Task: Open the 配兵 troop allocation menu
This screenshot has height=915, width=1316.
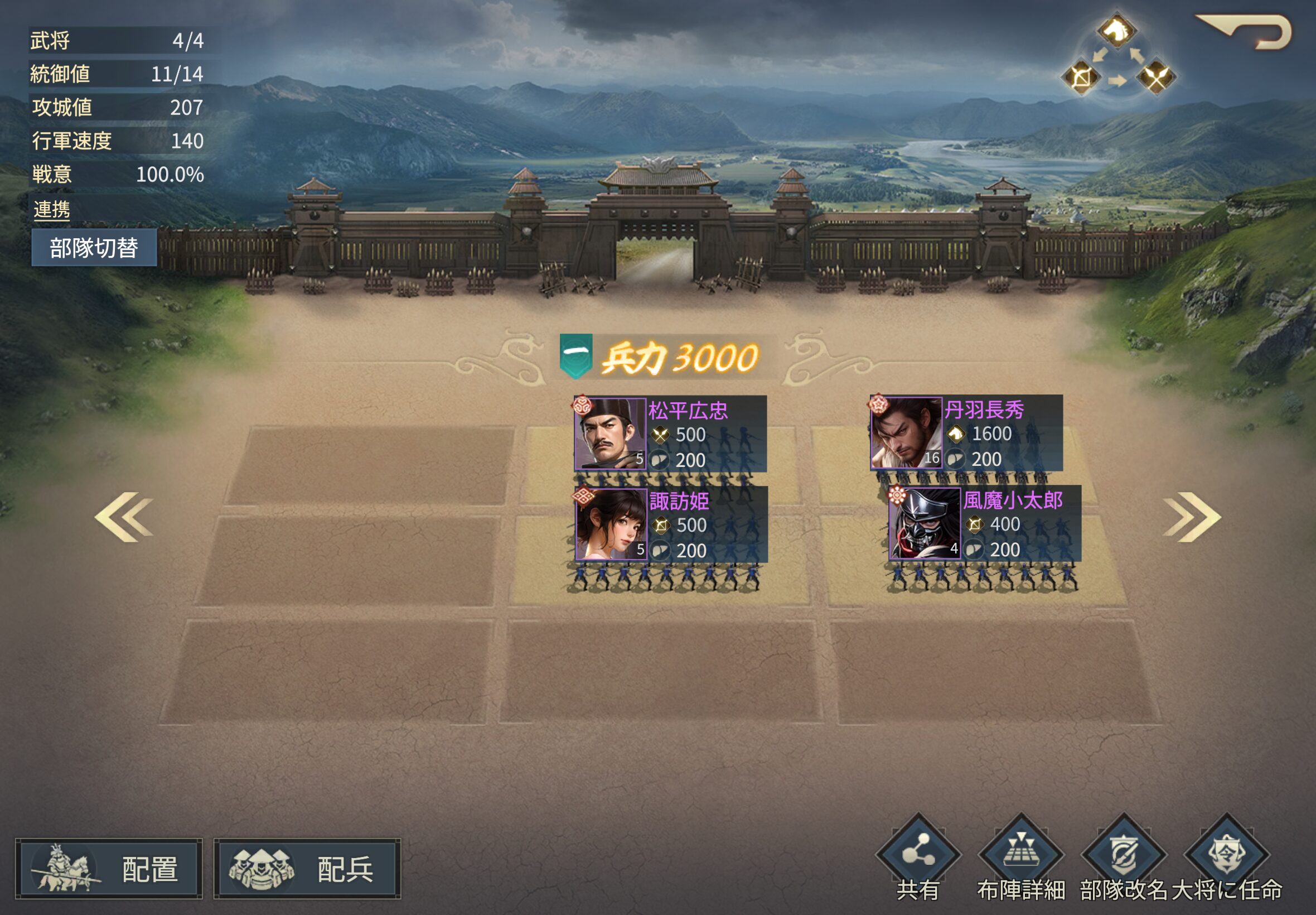Action: pyautogui.click(x=307, y=869)
